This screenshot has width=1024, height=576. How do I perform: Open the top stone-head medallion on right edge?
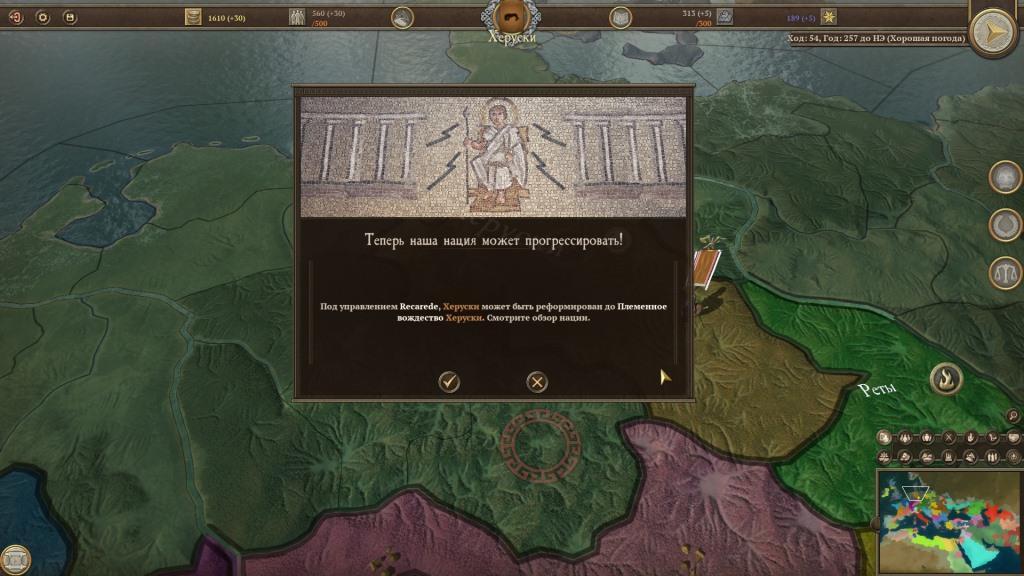1005,177
